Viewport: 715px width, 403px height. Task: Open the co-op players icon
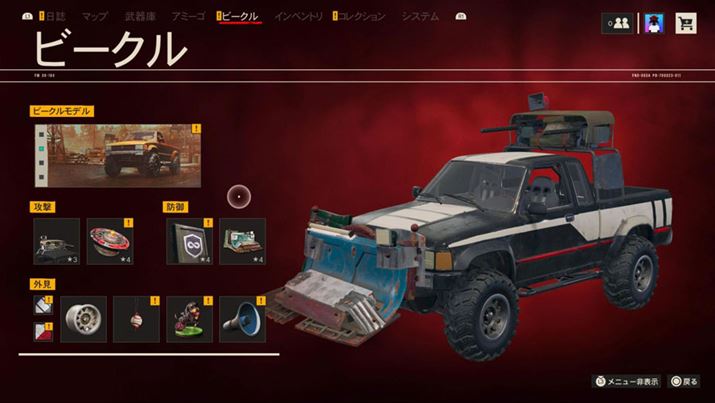[615, 22]
